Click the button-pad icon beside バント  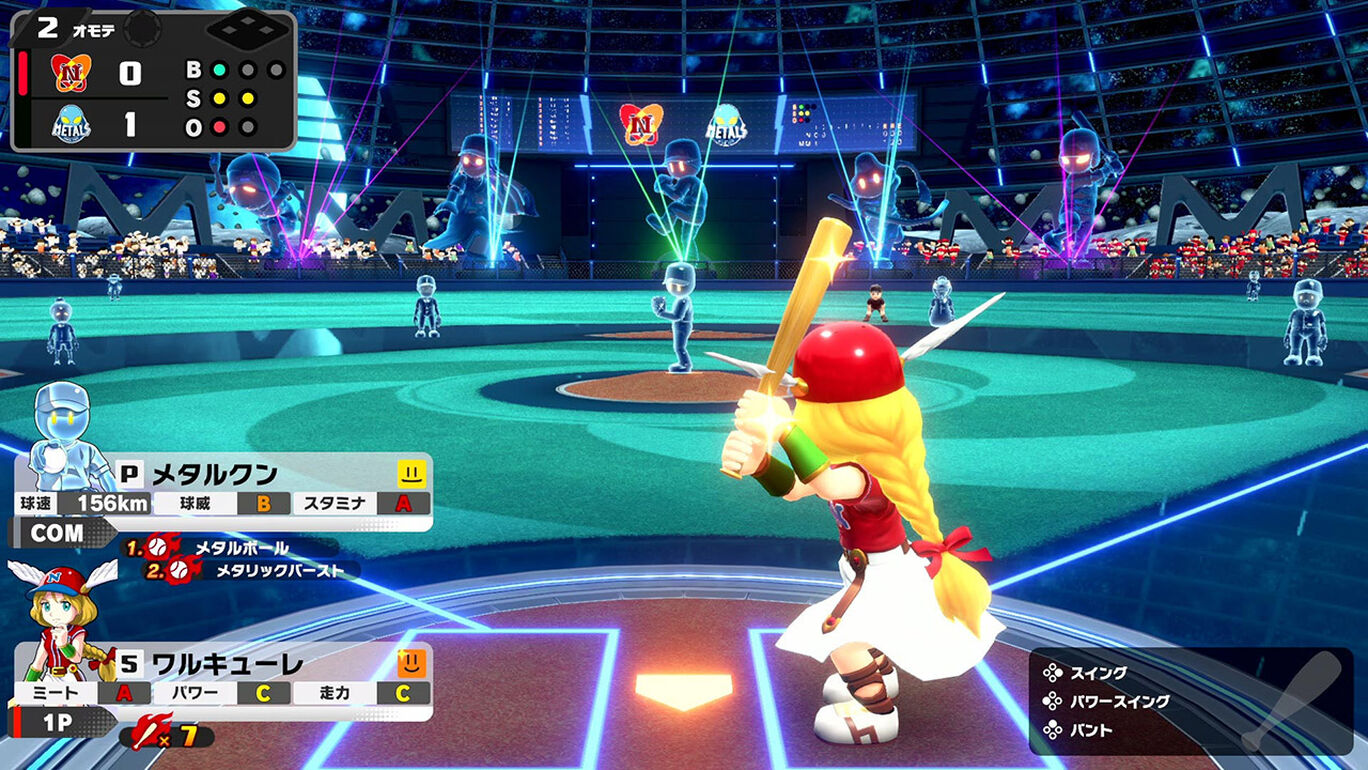[x=1053, y=729]
